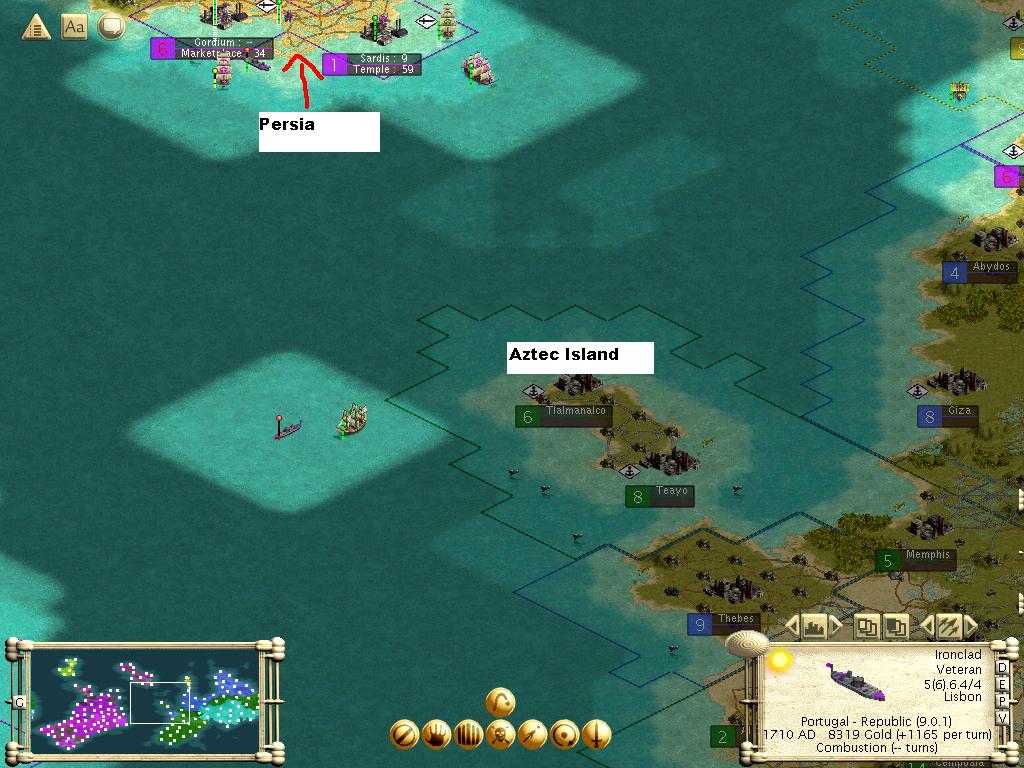This screenshot has height=768, width=1024.
Task: Activate the curved arrow unit order
Action: 501,702
